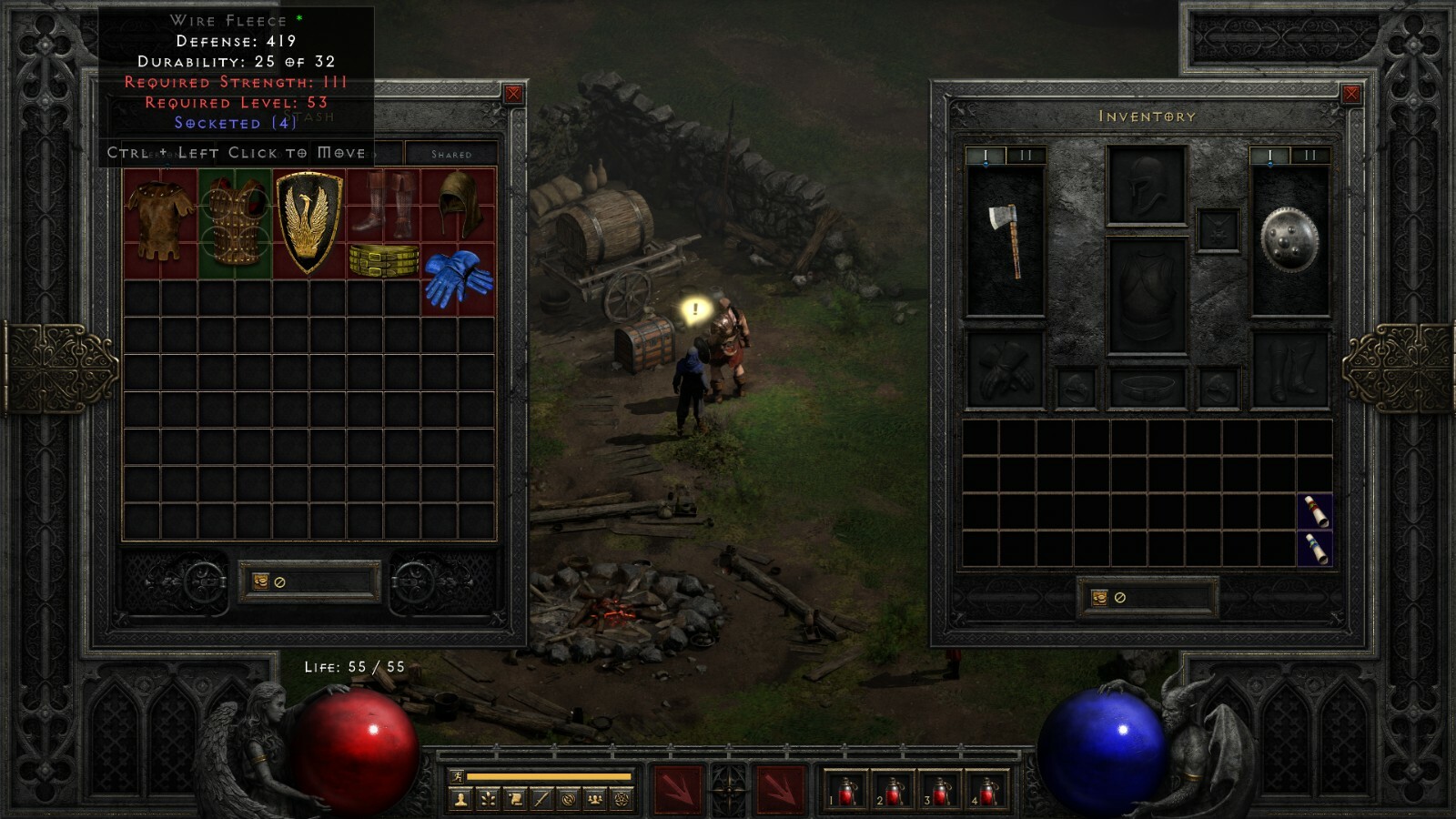Switch to weapon set I on the right slot
Screen dimensions: 1456x819
pos(1269,155)
